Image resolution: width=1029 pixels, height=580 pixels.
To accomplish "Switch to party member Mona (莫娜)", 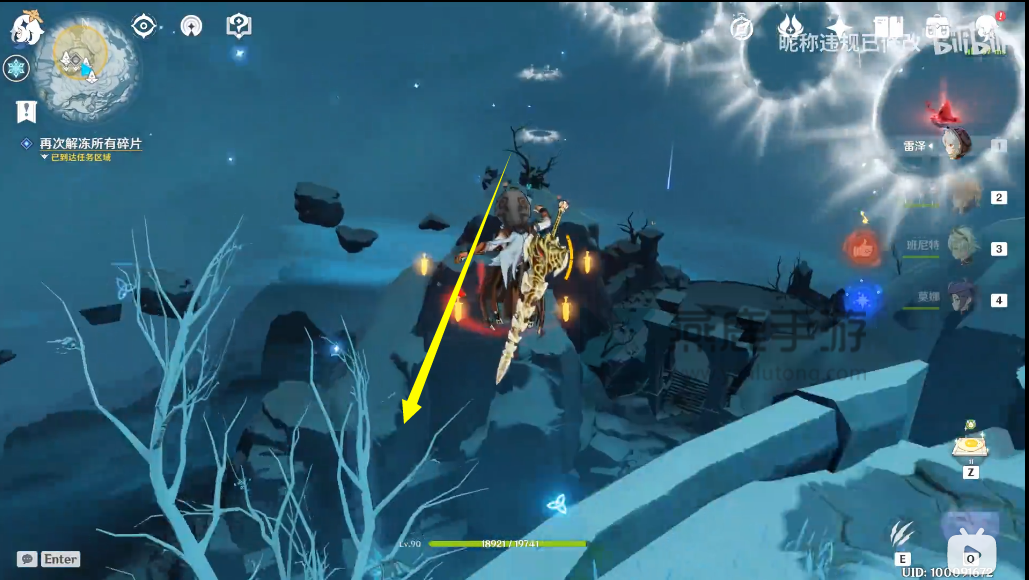I will (960, 298).
